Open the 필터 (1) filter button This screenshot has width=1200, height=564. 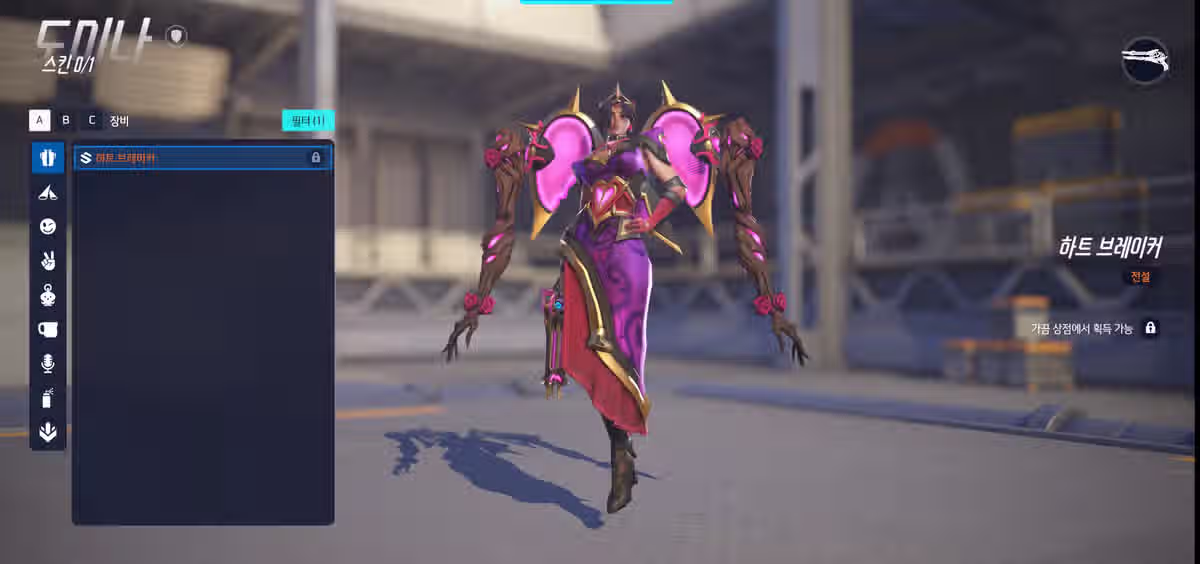[307, 121]
